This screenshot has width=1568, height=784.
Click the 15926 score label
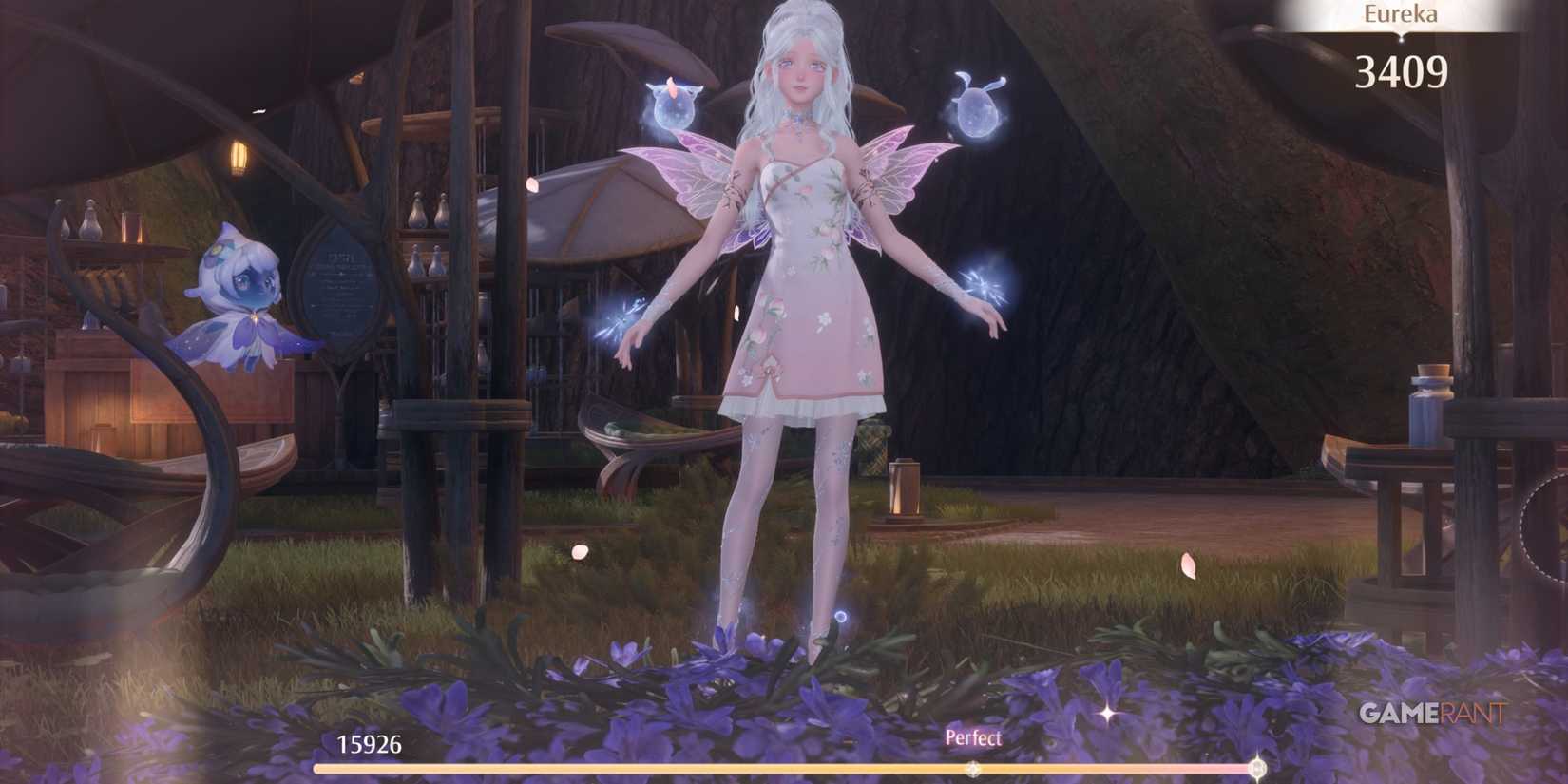368,745
